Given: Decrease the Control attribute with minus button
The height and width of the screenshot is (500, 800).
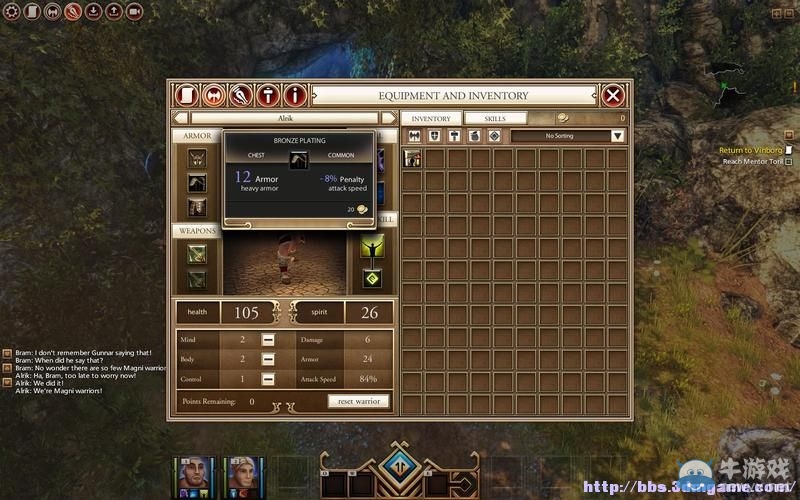Looking at the screenshot, I should pos(268,380).
